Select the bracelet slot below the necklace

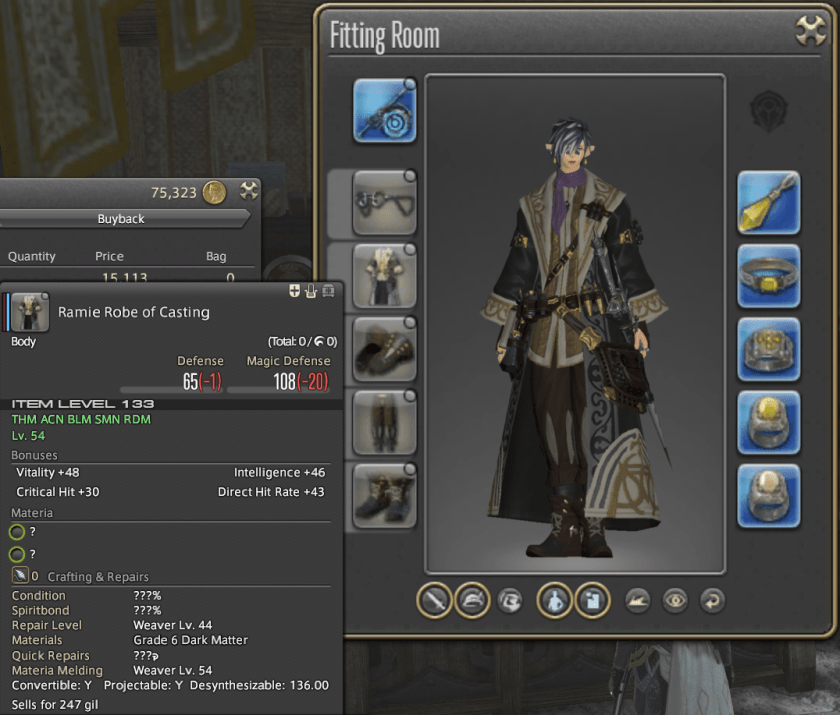(x=769, y=349)
